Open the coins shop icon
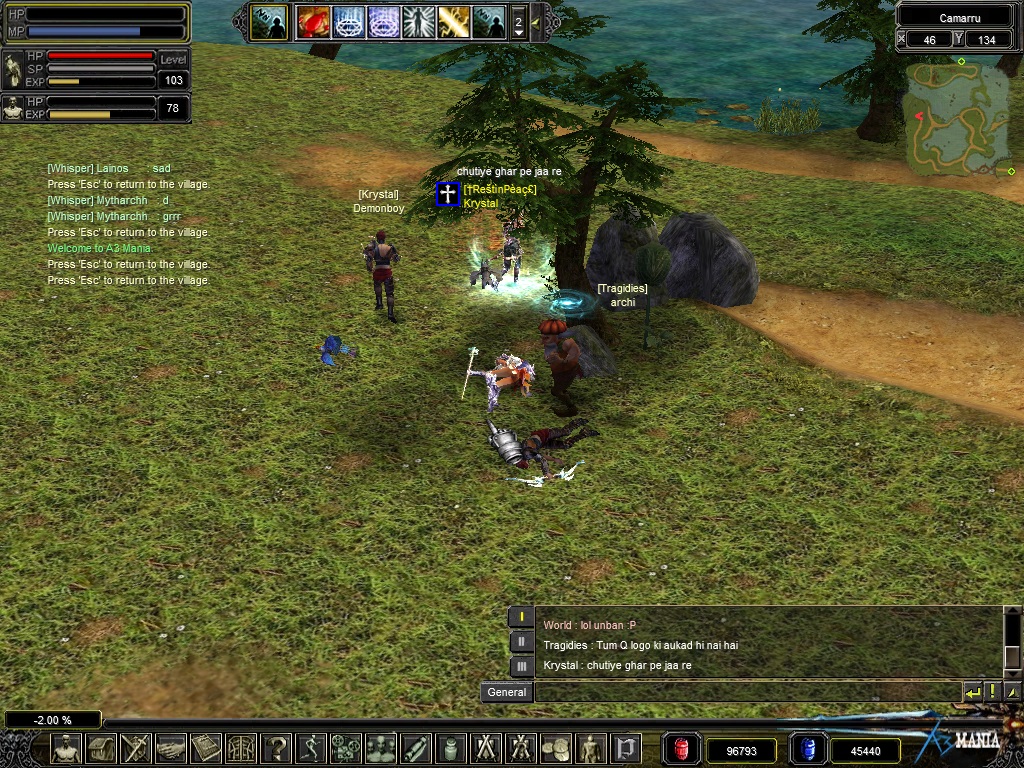 pyautogui.click(x=556, y=748)
